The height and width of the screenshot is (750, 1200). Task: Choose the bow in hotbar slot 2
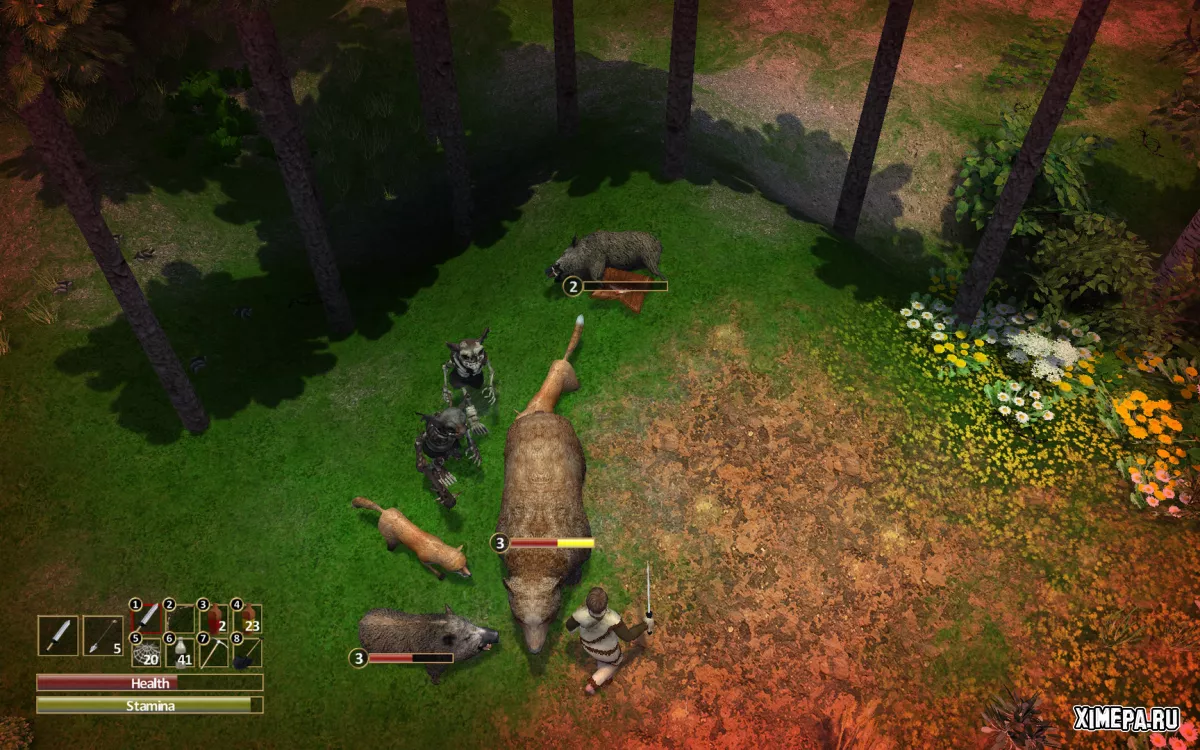pyautogui.click(x=181, y=619)
